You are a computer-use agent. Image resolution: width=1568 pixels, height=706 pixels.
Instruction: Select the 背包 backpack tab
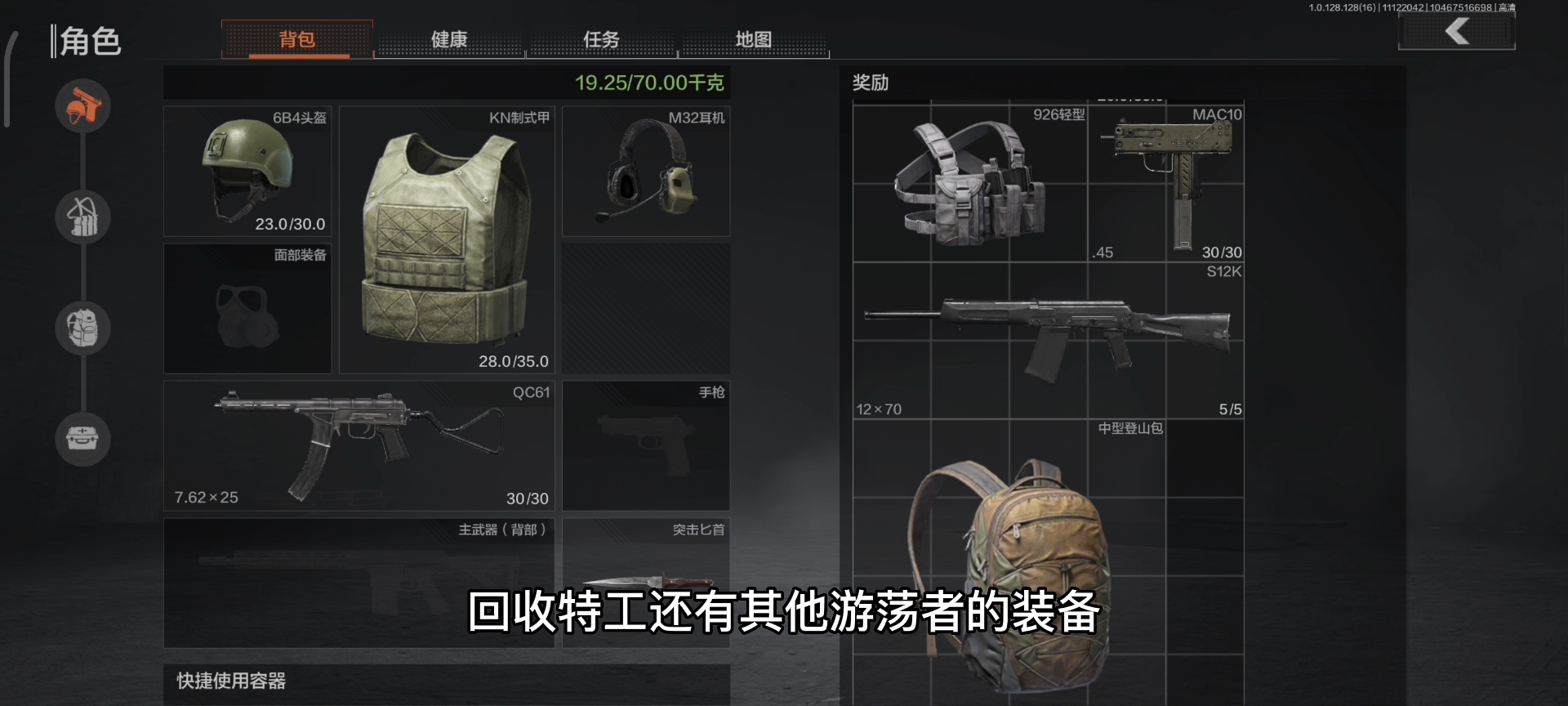tap(297, 39)
